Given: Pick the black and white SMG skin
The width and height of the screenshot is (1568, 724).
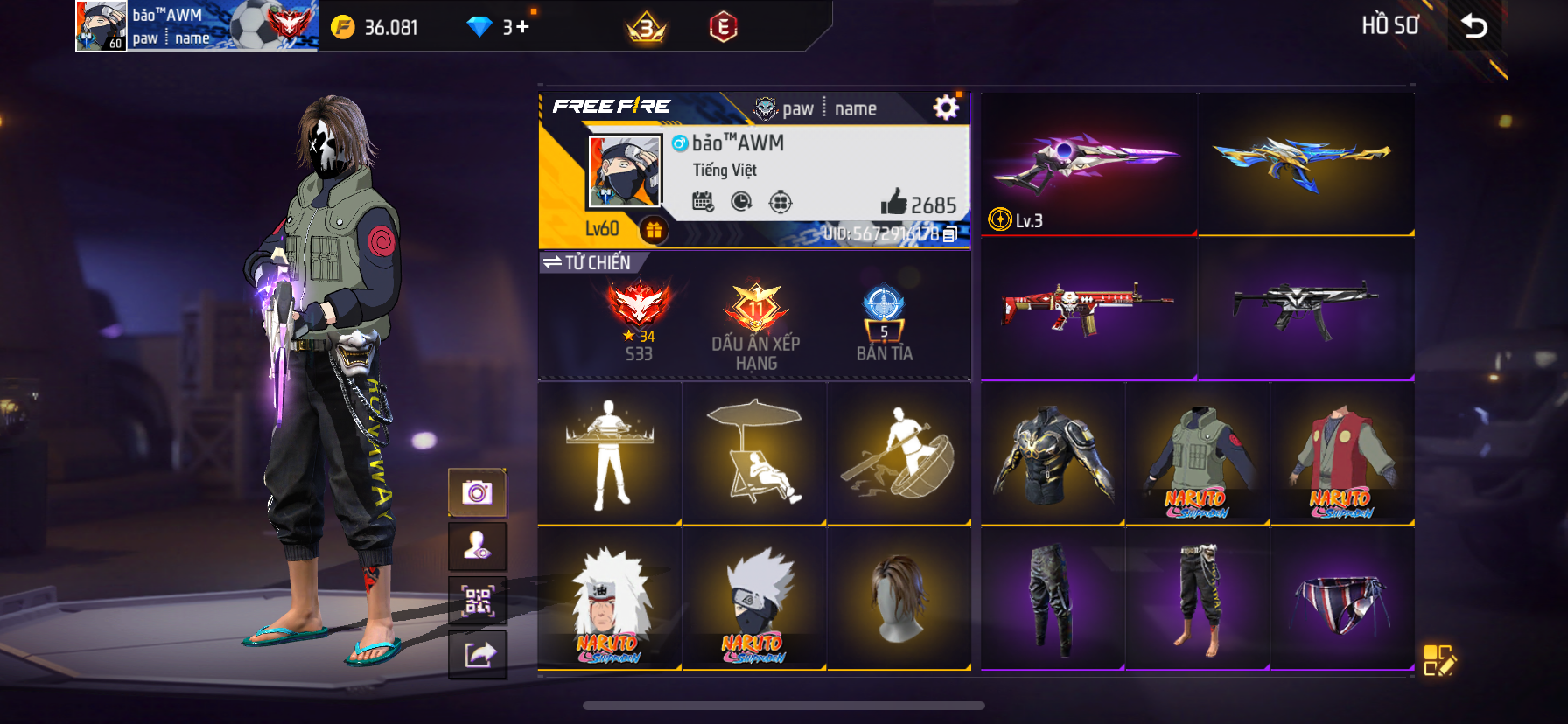Looking at the screenshot, I should click(1305, 308).
